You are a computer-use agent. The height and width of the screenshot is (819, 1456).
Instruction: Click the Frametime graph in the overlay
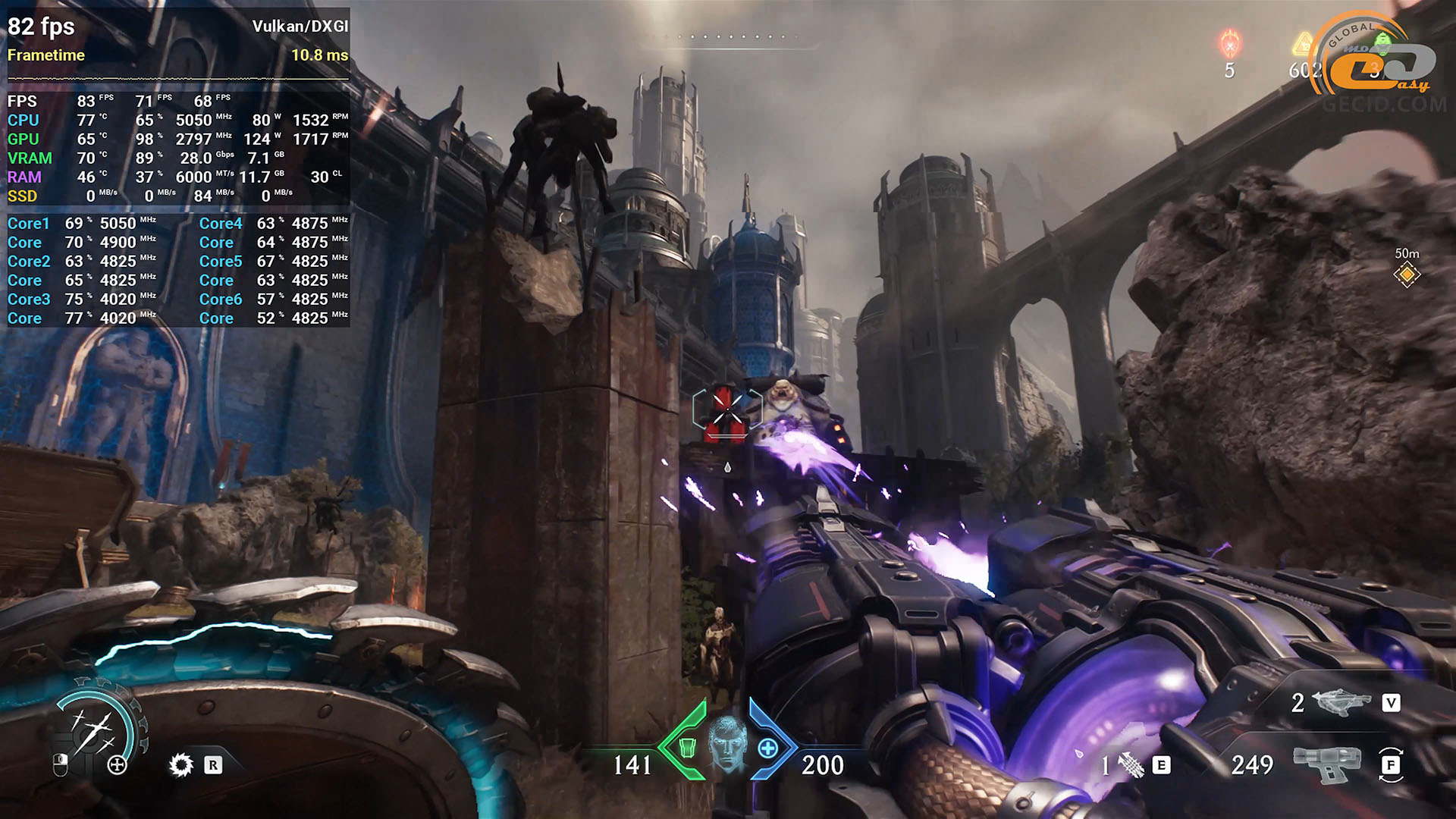[x=177, y=77]
